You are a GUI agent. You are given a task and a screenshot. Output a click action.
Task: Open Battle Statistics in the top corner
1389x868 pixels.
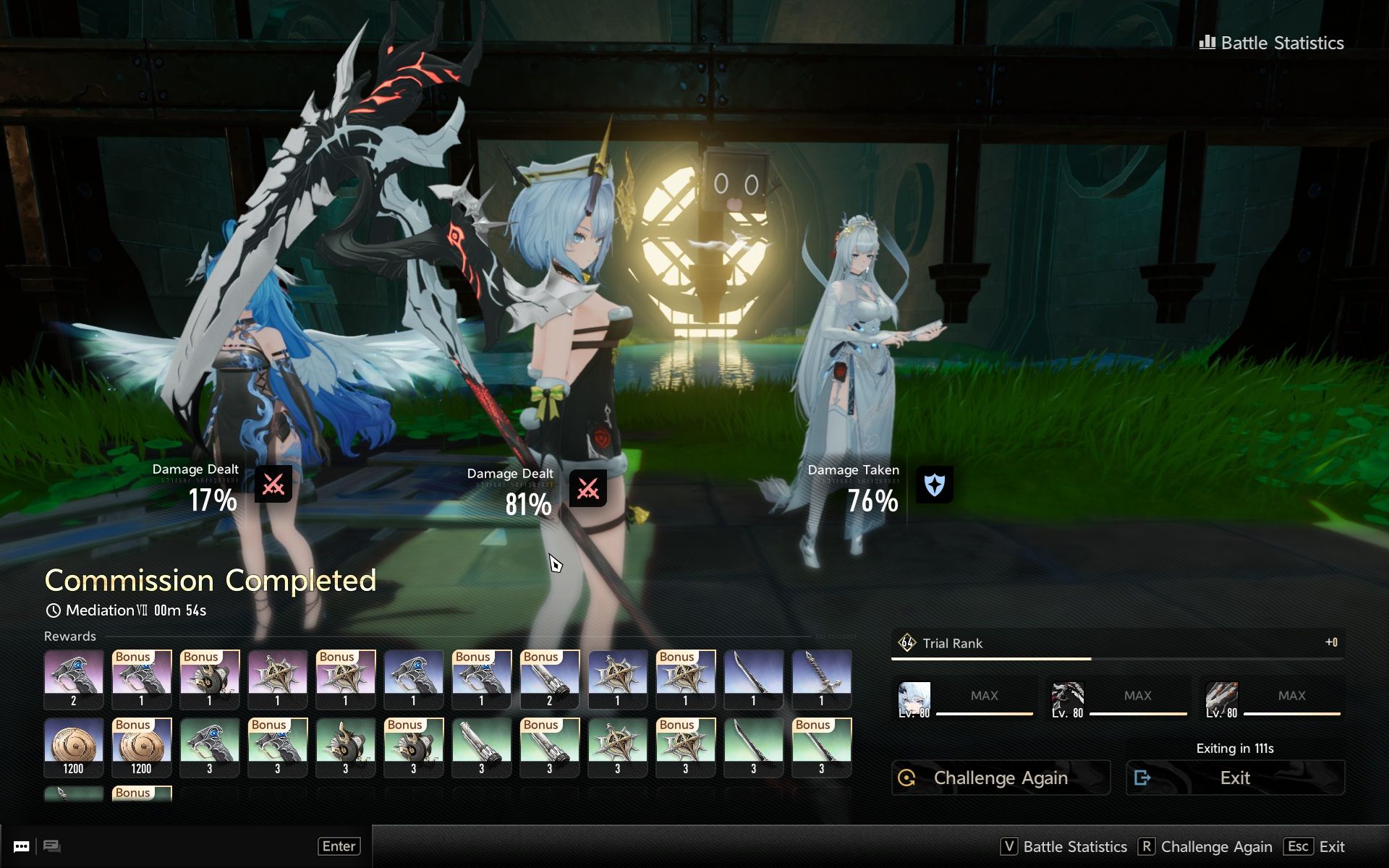click(1272, 43)
